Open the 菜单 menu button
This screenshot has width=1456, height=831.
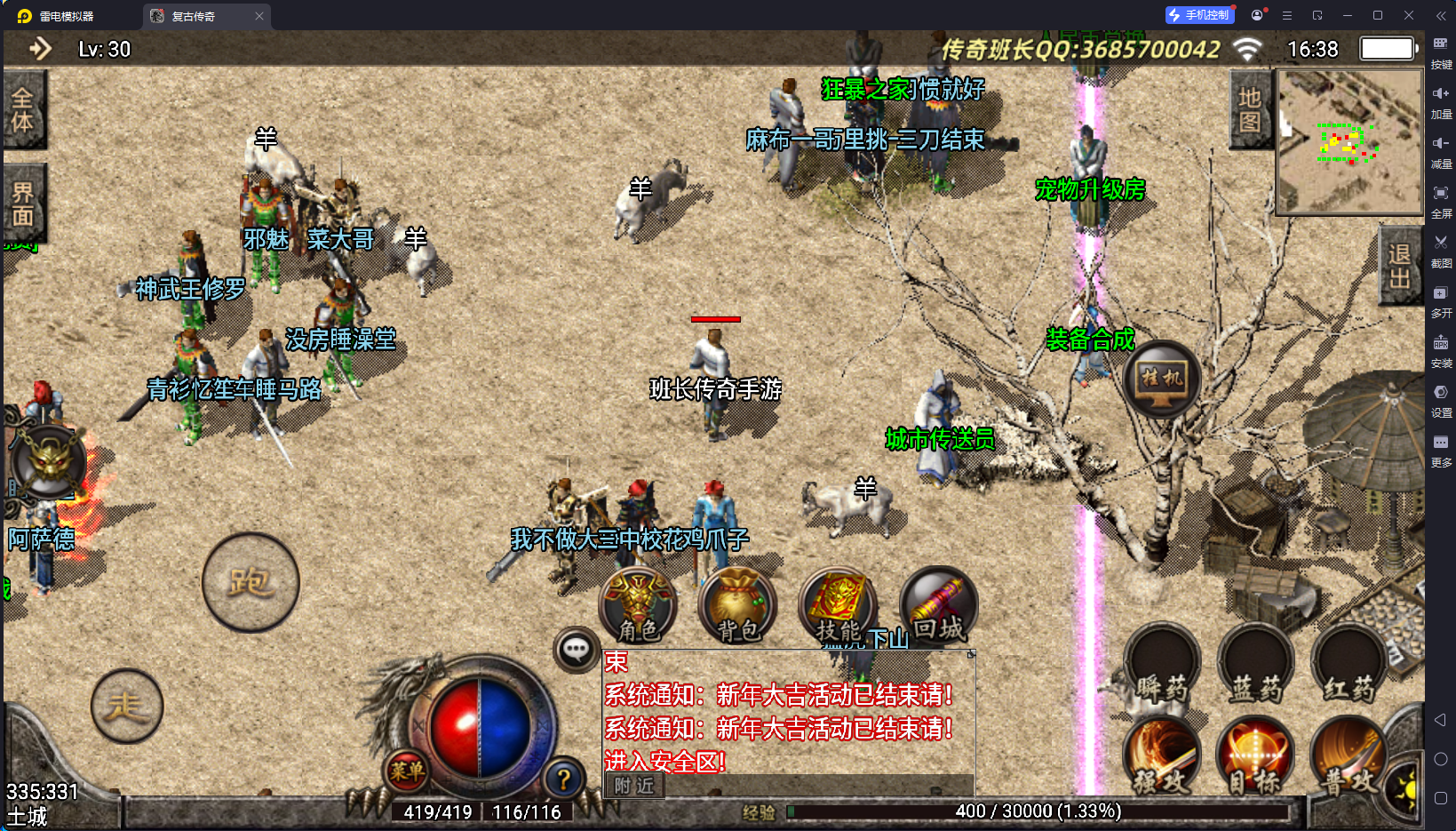(407, 771)
